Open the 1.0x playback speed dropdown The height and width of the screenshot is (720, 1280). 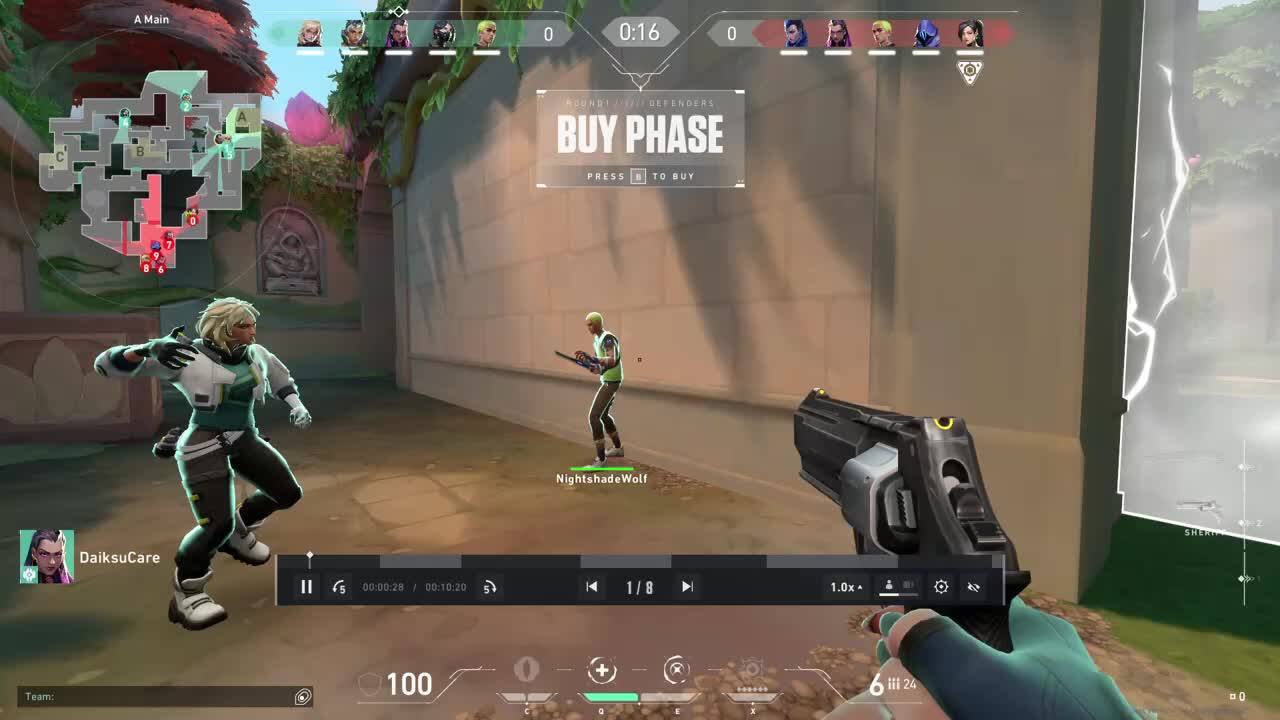tap(845, 587)
